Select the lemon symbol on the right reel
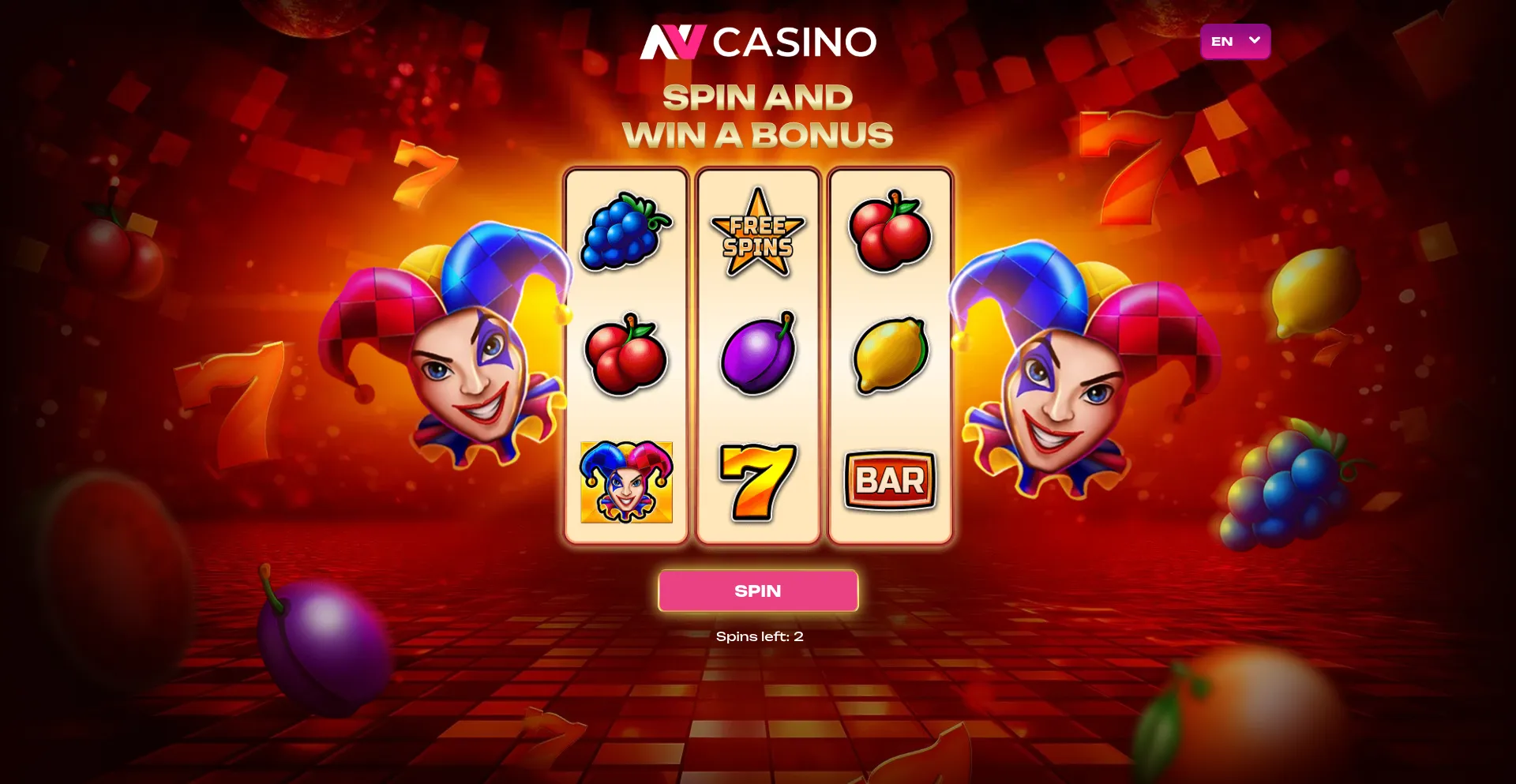The height and width of the screenshot is (784, 1516). 890,357
